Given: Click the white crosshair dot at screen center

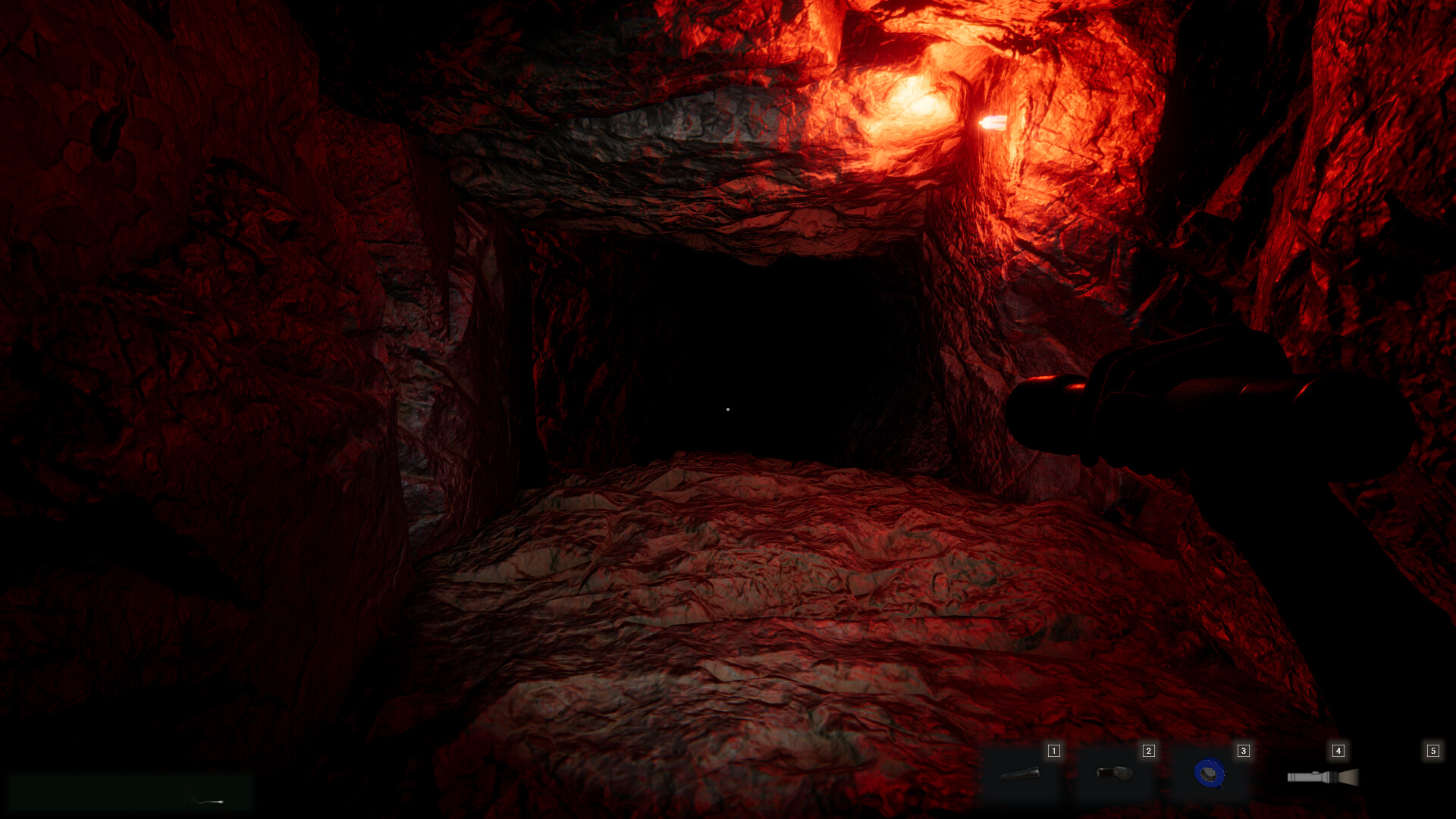Looking at the screenshot, I should (x=728, y=409).
